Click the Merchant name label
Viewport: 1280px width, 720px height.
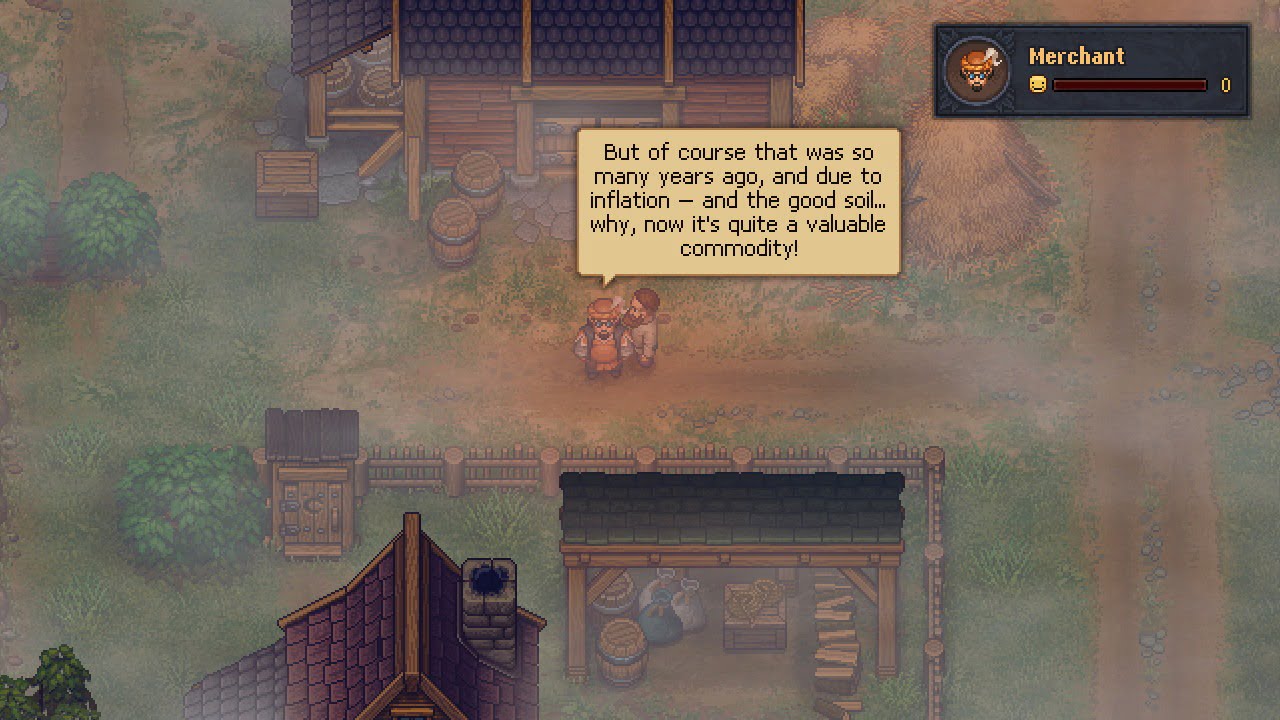1077,57
